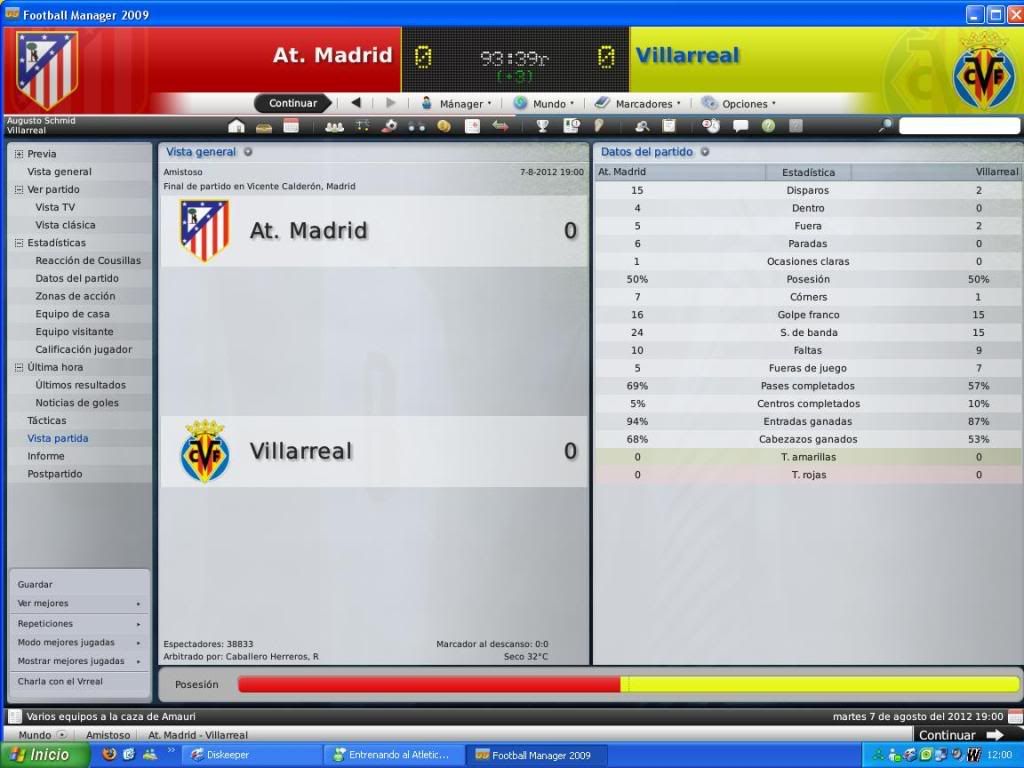Go back with the left arrow button
Image resolution: width=1024 pixels, height=768 pixels.
(355, 103)
